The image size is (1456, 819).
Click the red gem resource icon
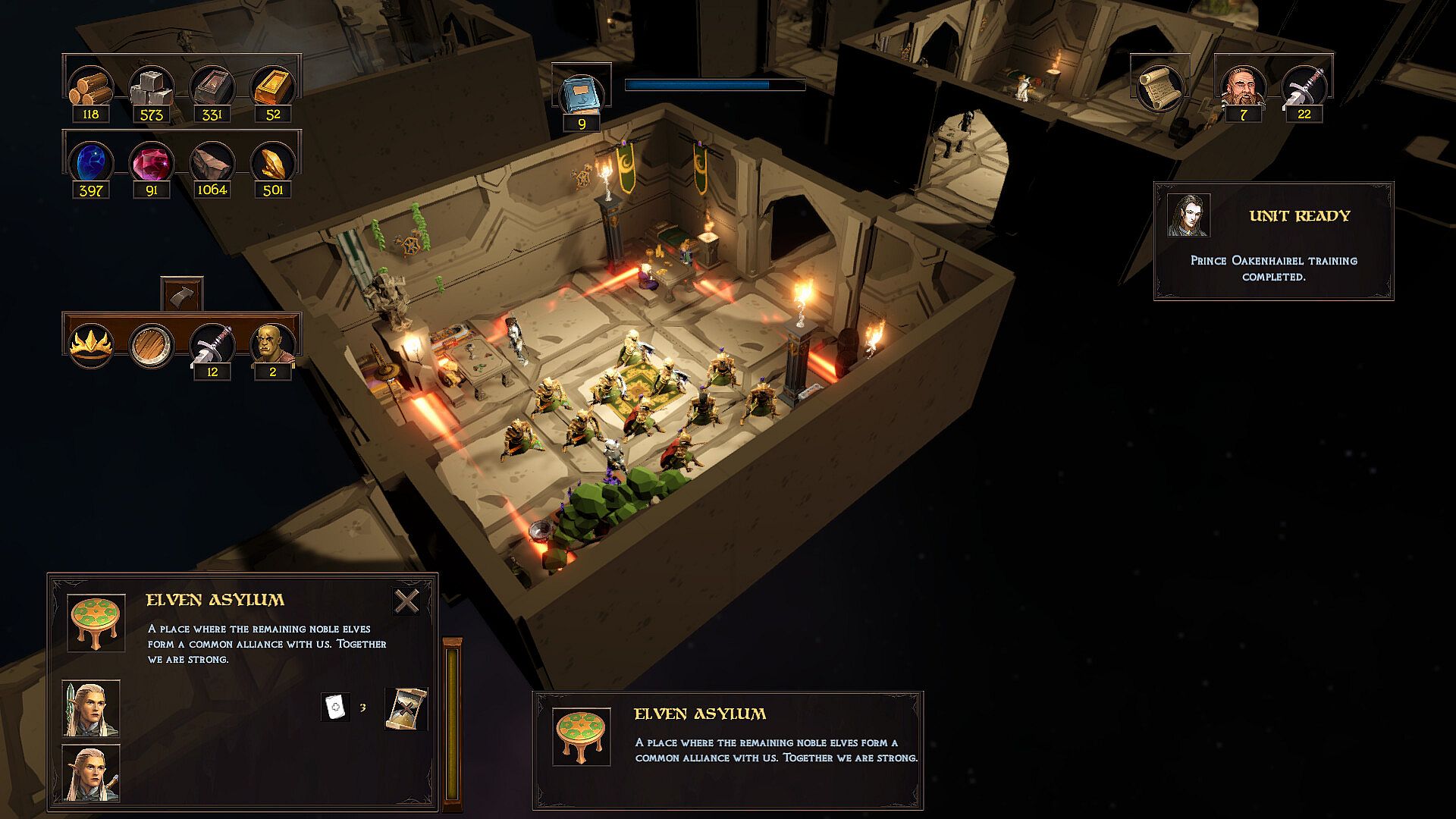click(152, 162)
